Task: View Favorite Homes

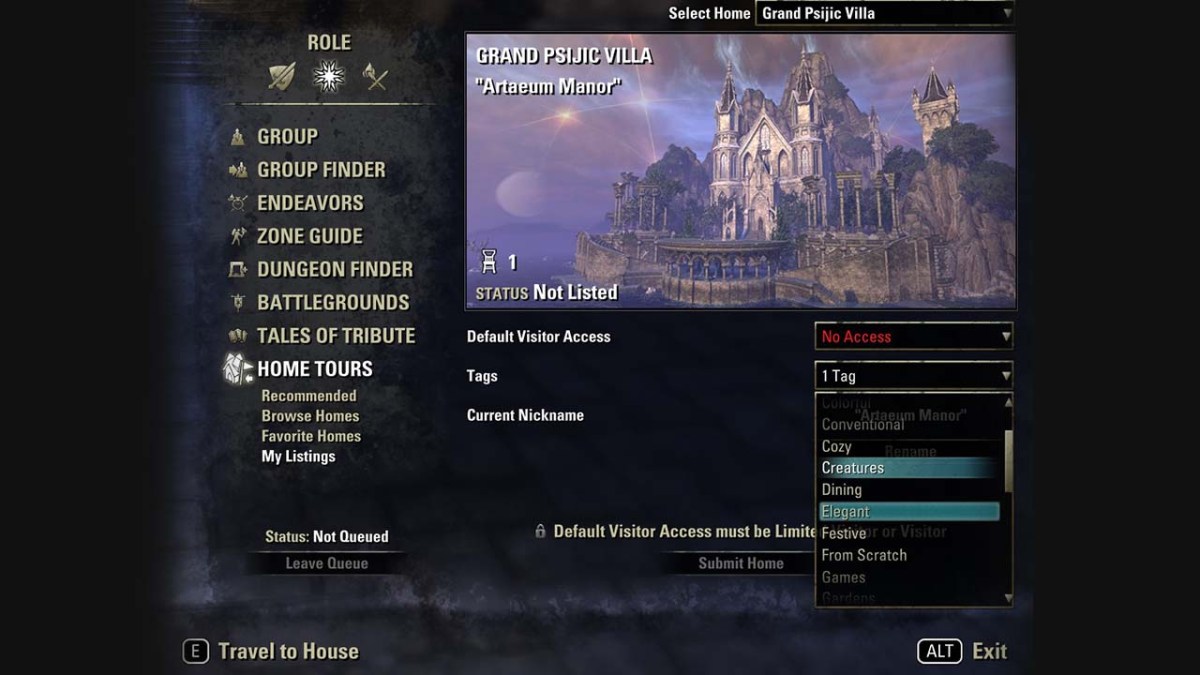Action: 311,436
